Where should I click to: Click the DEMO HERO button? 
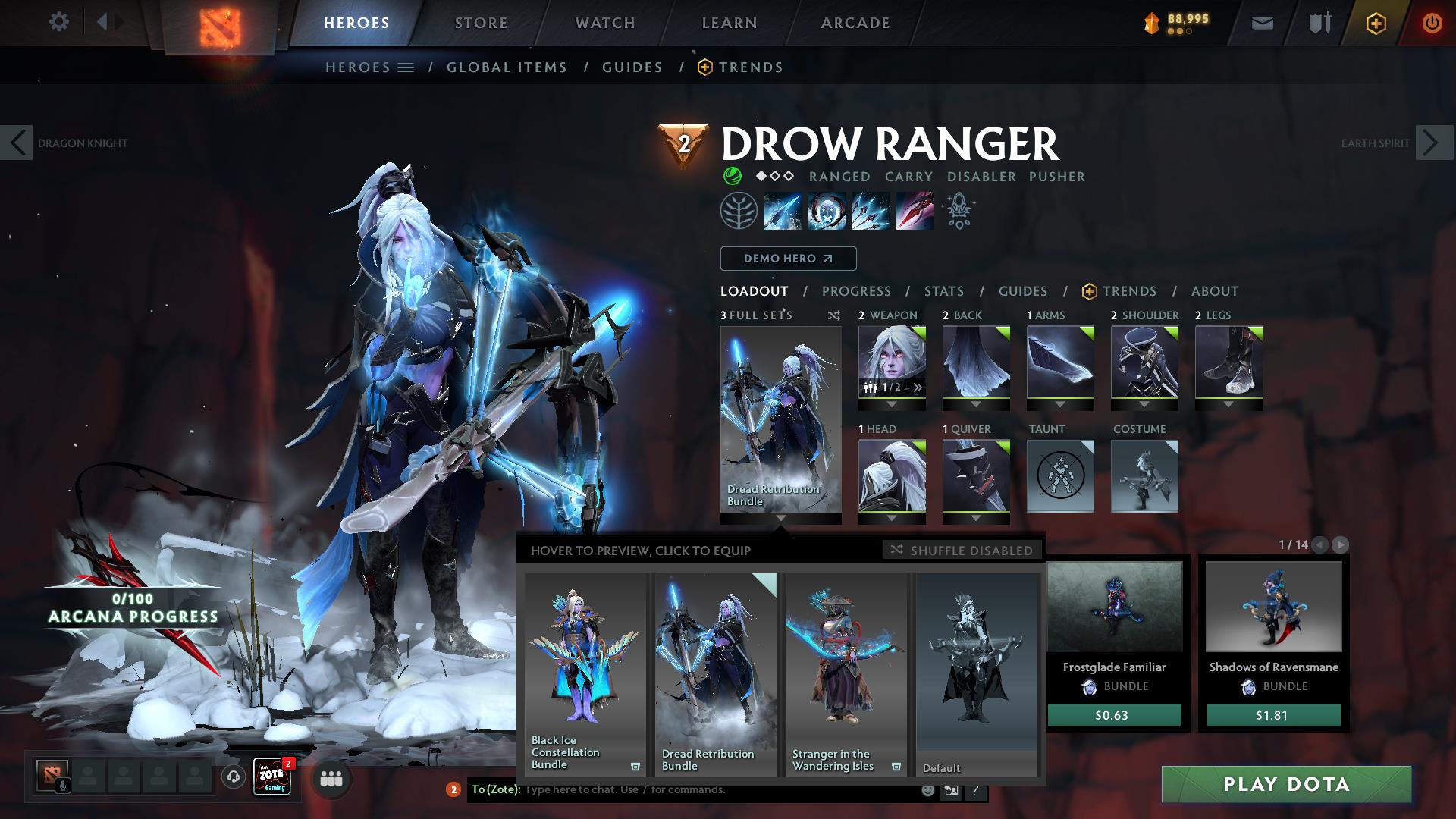click(787, 258)
